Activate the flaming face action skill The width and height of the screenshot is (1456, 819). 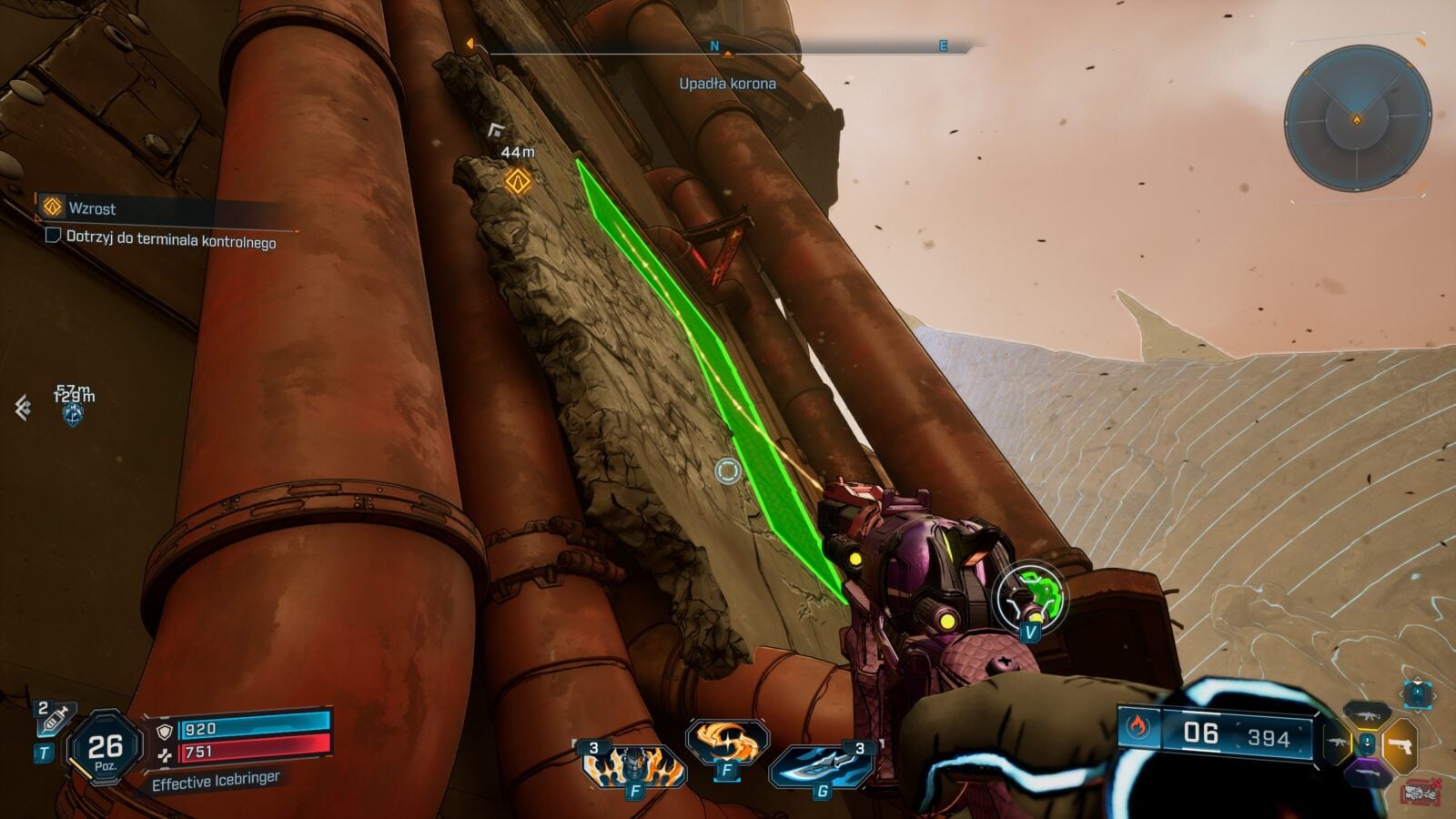pyautogui.click(x=634, y=763)
